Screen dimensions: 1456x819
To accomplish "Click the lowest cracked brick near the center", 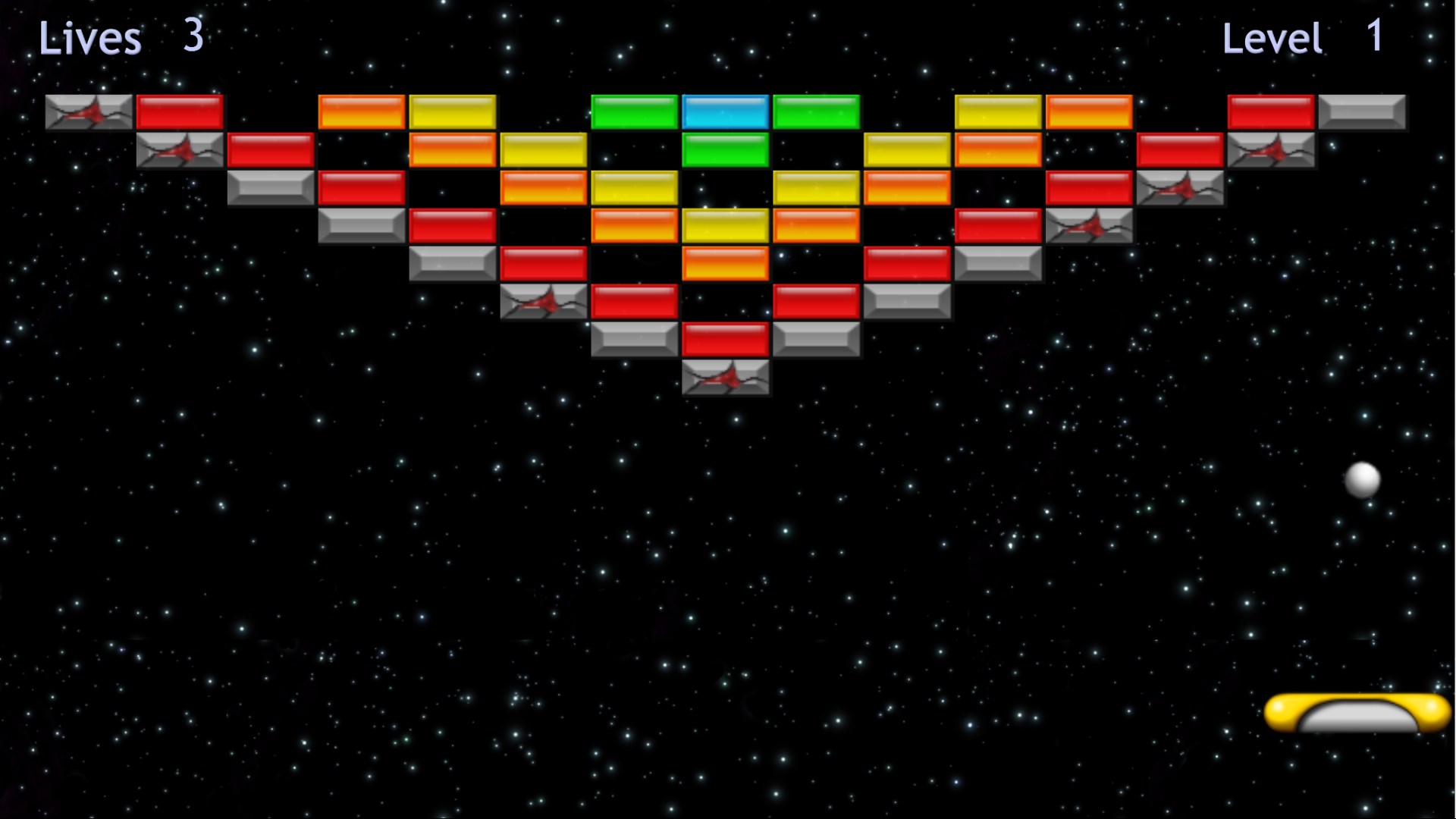I will (724, 379).
